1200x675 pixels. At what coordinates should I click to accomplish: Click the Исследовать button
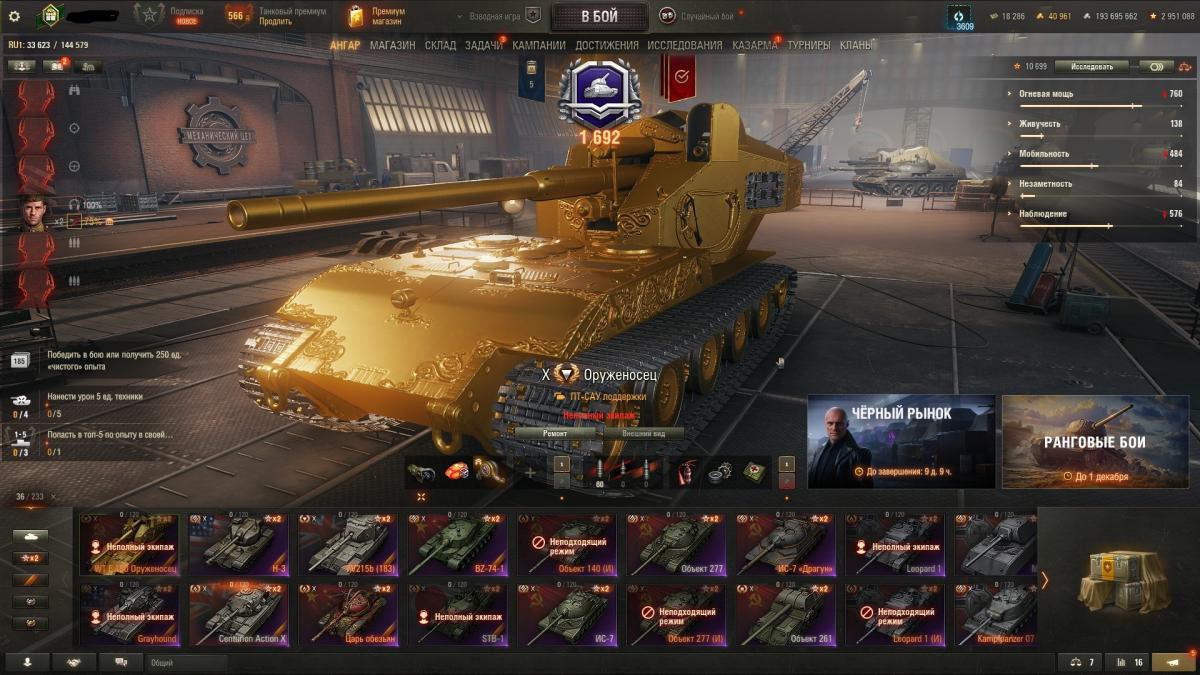coord(1091,66)
